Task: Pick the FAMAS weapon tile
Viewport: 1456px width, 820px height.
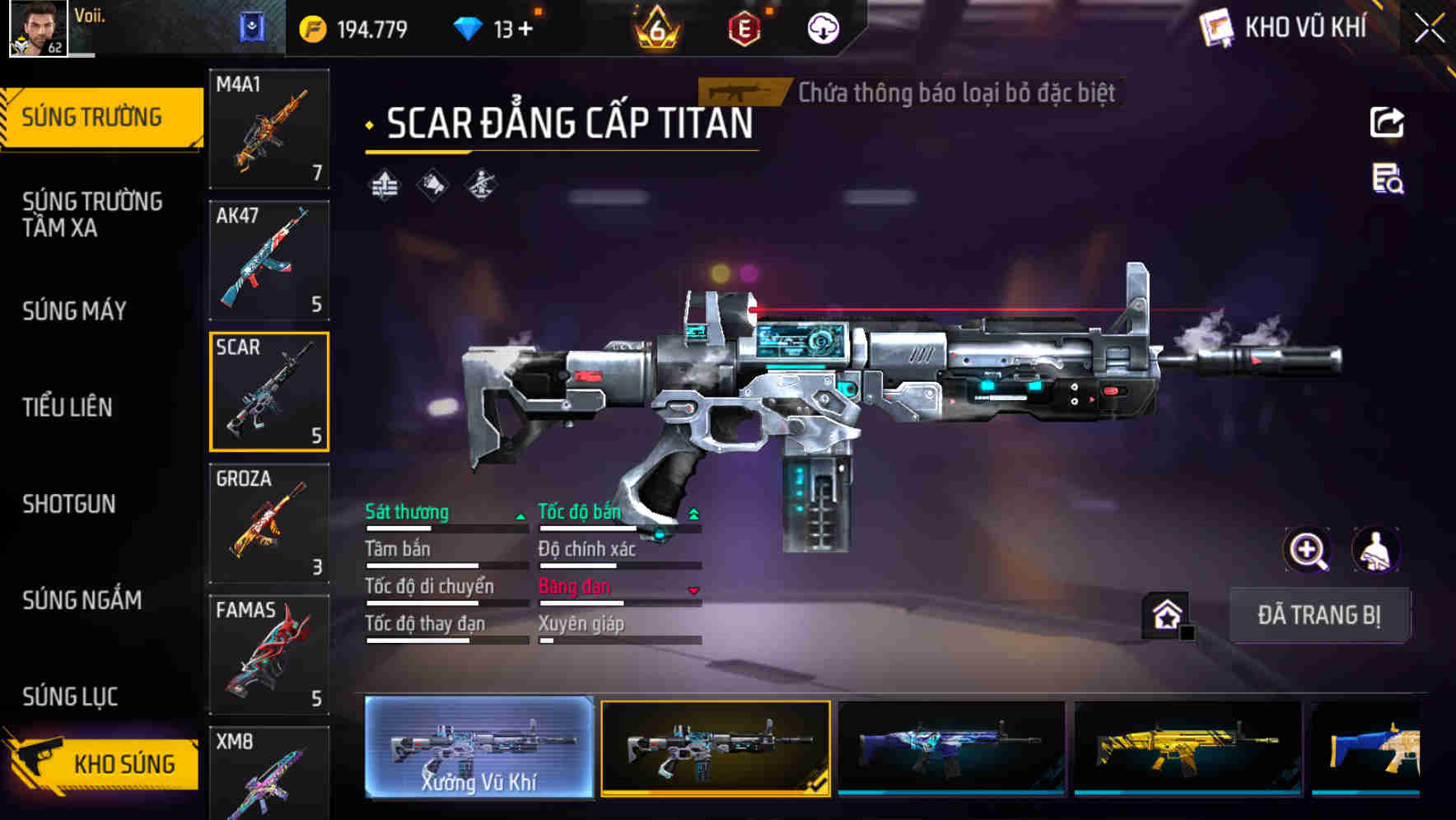Action: point(269,655)
